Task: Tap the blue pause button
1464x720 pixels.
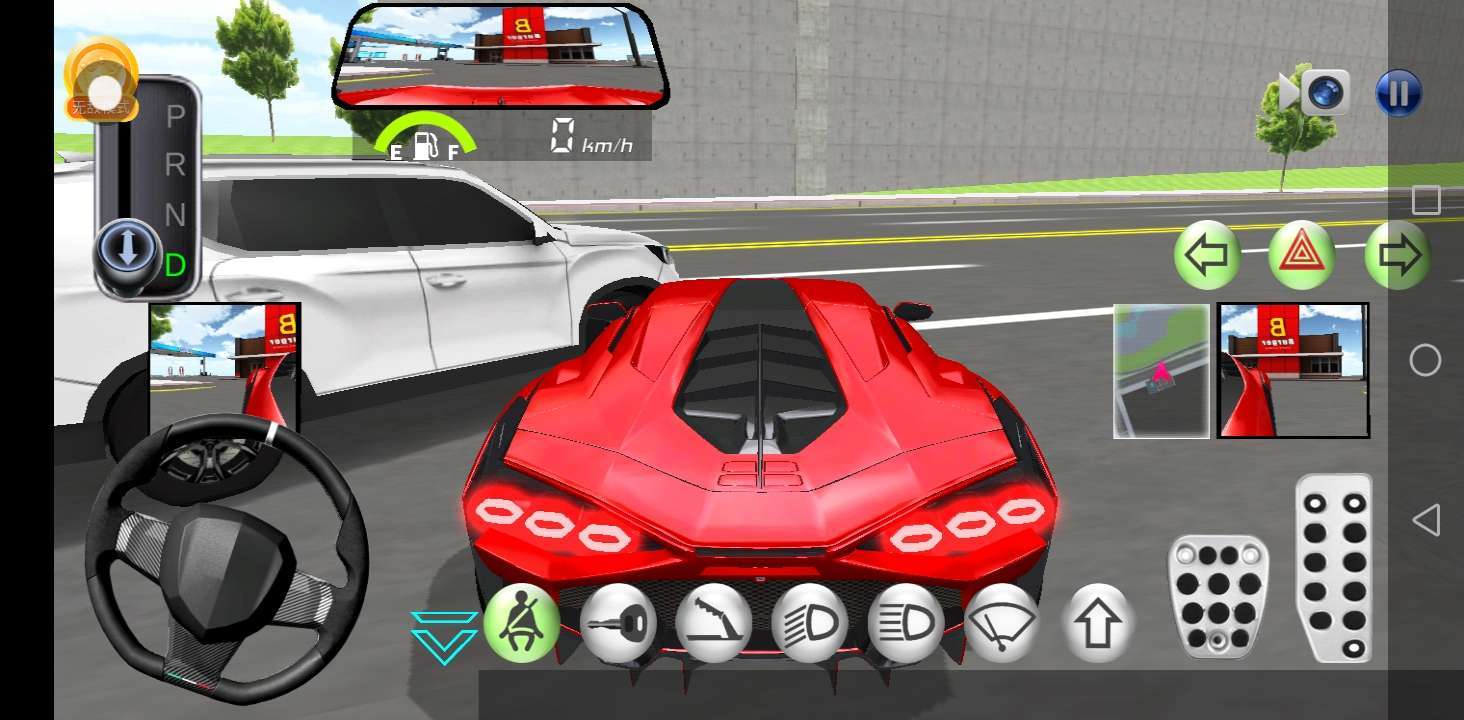Action: click(1398, 94)
